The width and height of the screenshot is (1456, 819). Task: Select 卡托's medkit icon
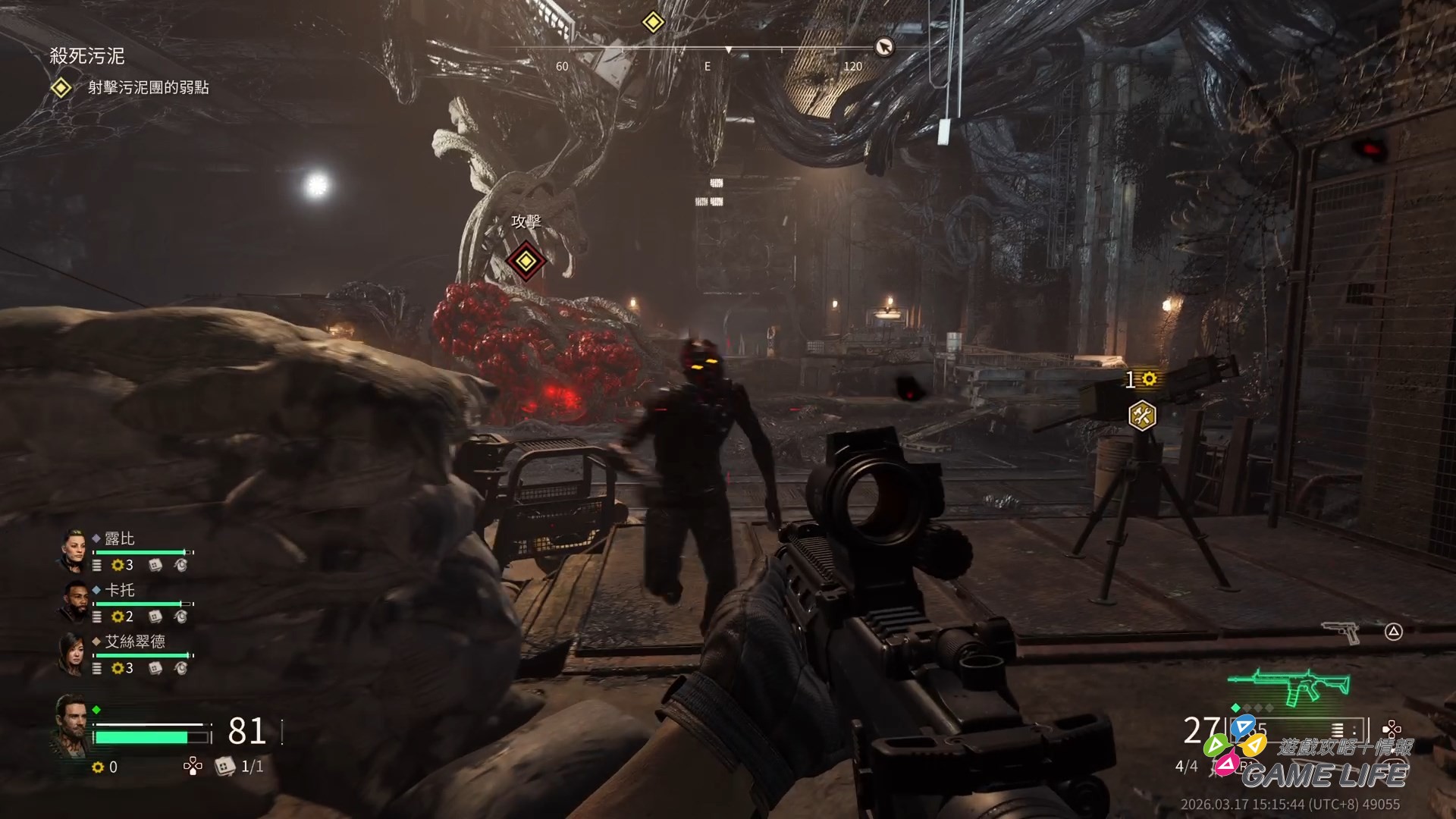[x=154, y=617]
